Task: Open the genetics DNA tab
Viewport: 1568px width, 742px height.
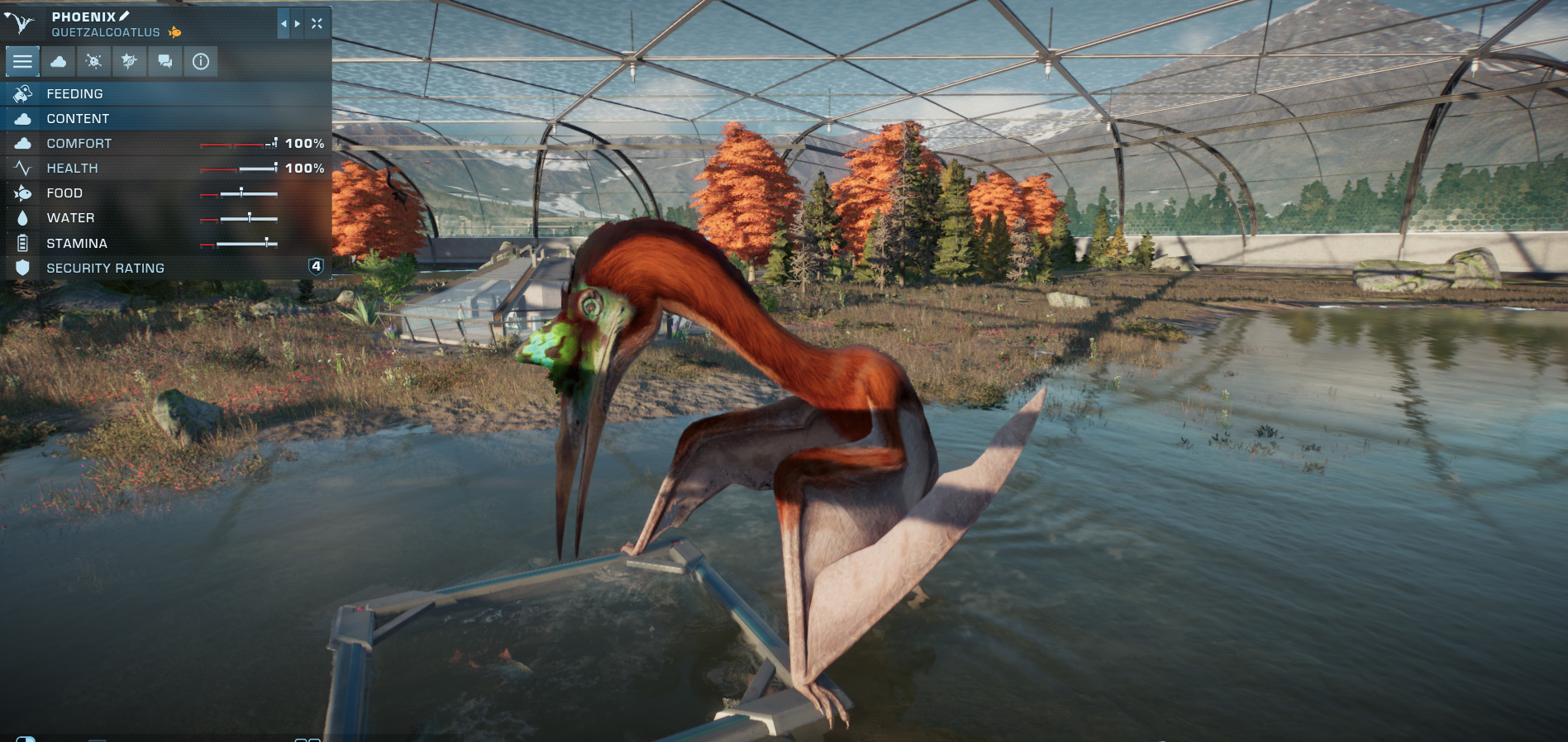Action: 129,61
